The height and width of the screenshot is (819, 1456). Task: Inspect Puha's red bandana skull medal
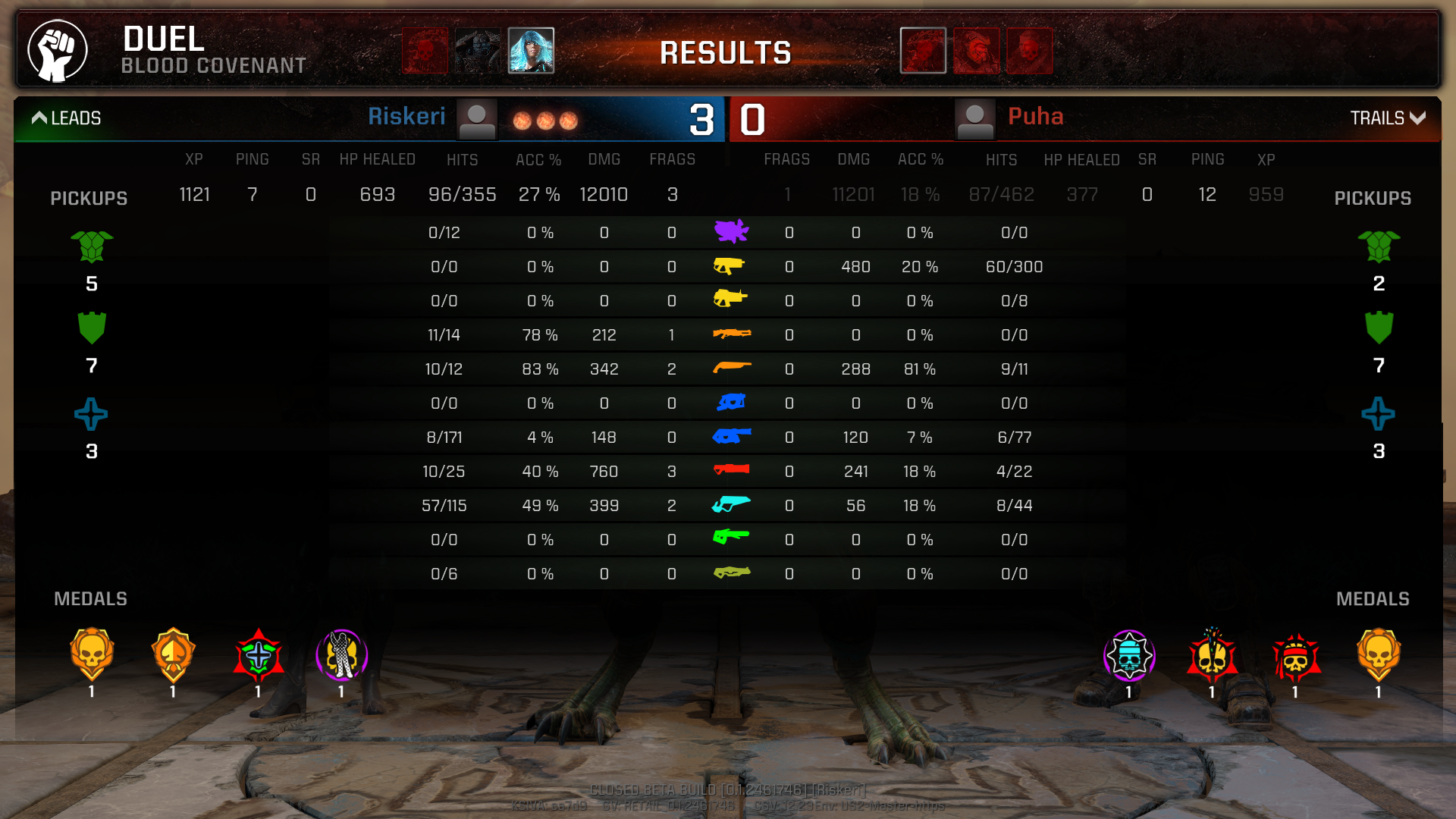[1296, 656]
